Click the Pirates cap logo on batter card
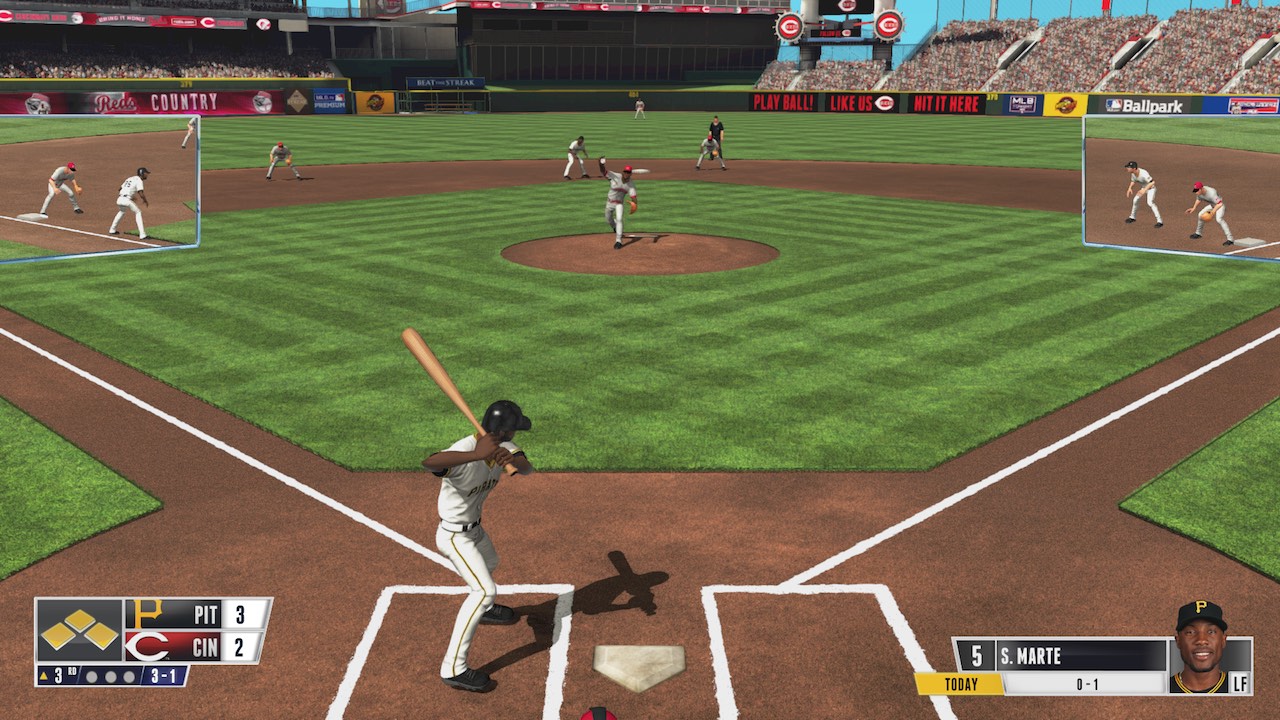This screenshot has width=1280, height=720. click(x=1200, y=607)
